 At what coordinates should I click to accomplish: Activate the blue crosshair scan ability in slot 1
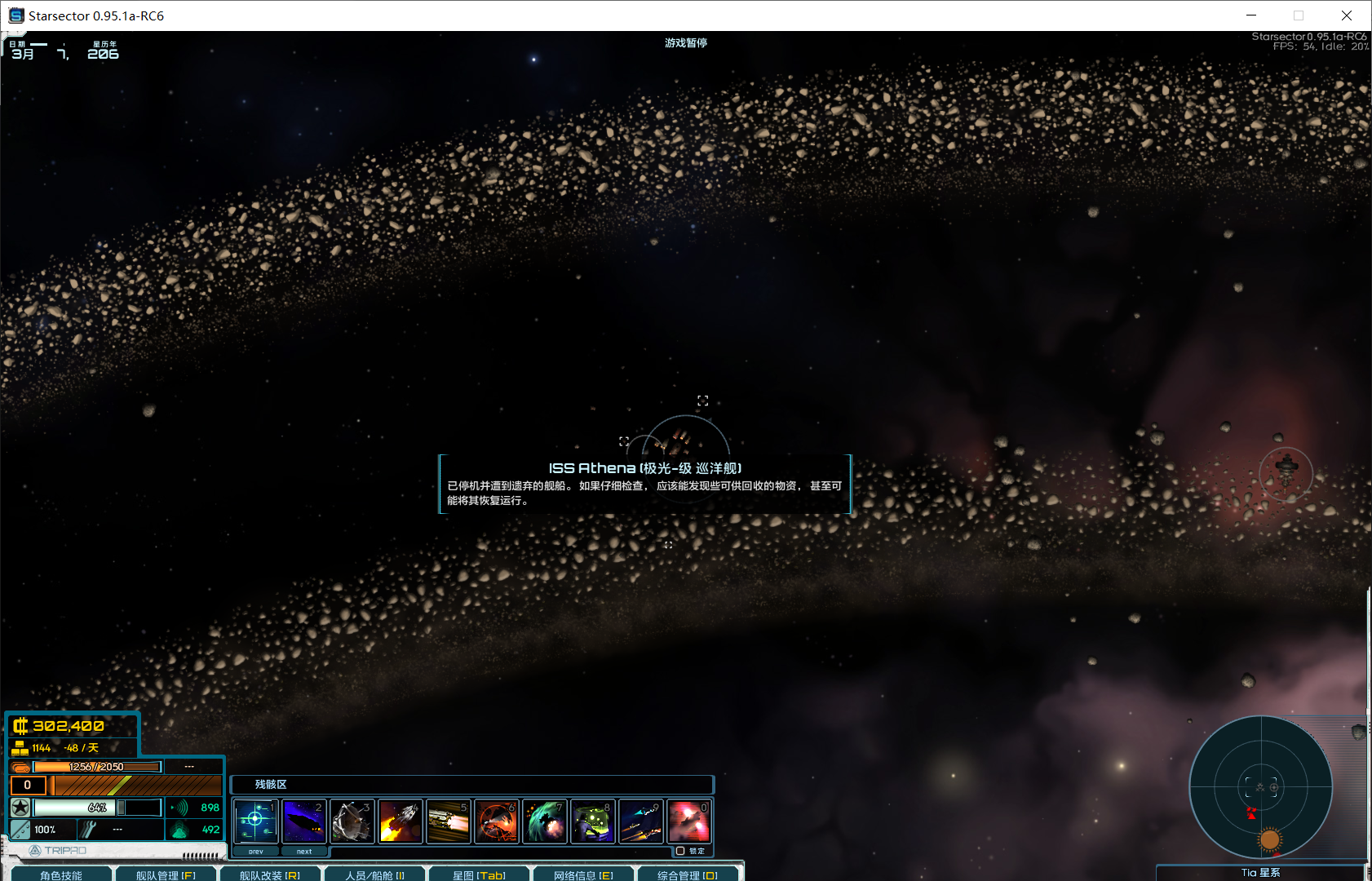tap(256, 821)
